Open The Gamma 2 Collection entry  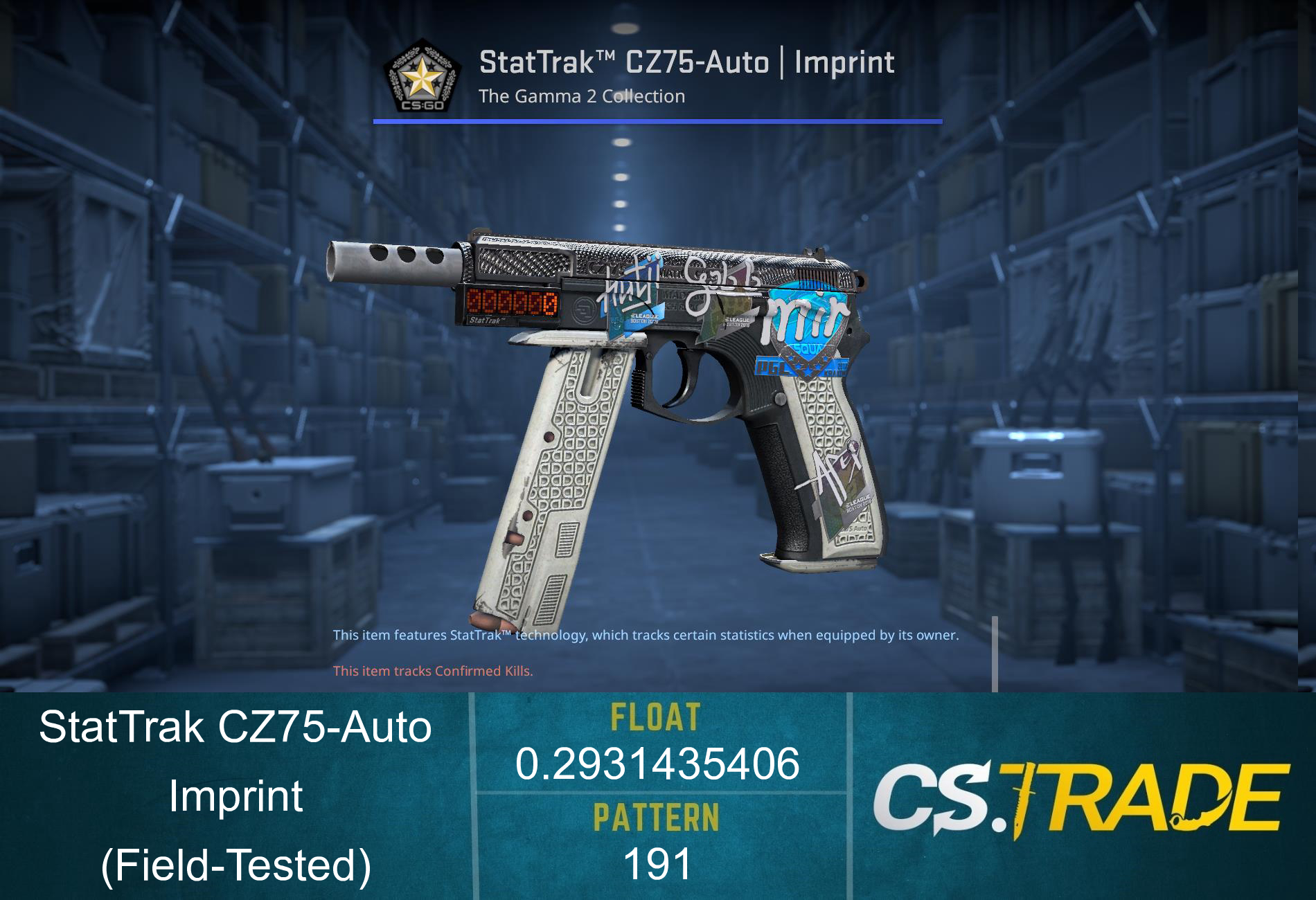[x=582, y=97]
